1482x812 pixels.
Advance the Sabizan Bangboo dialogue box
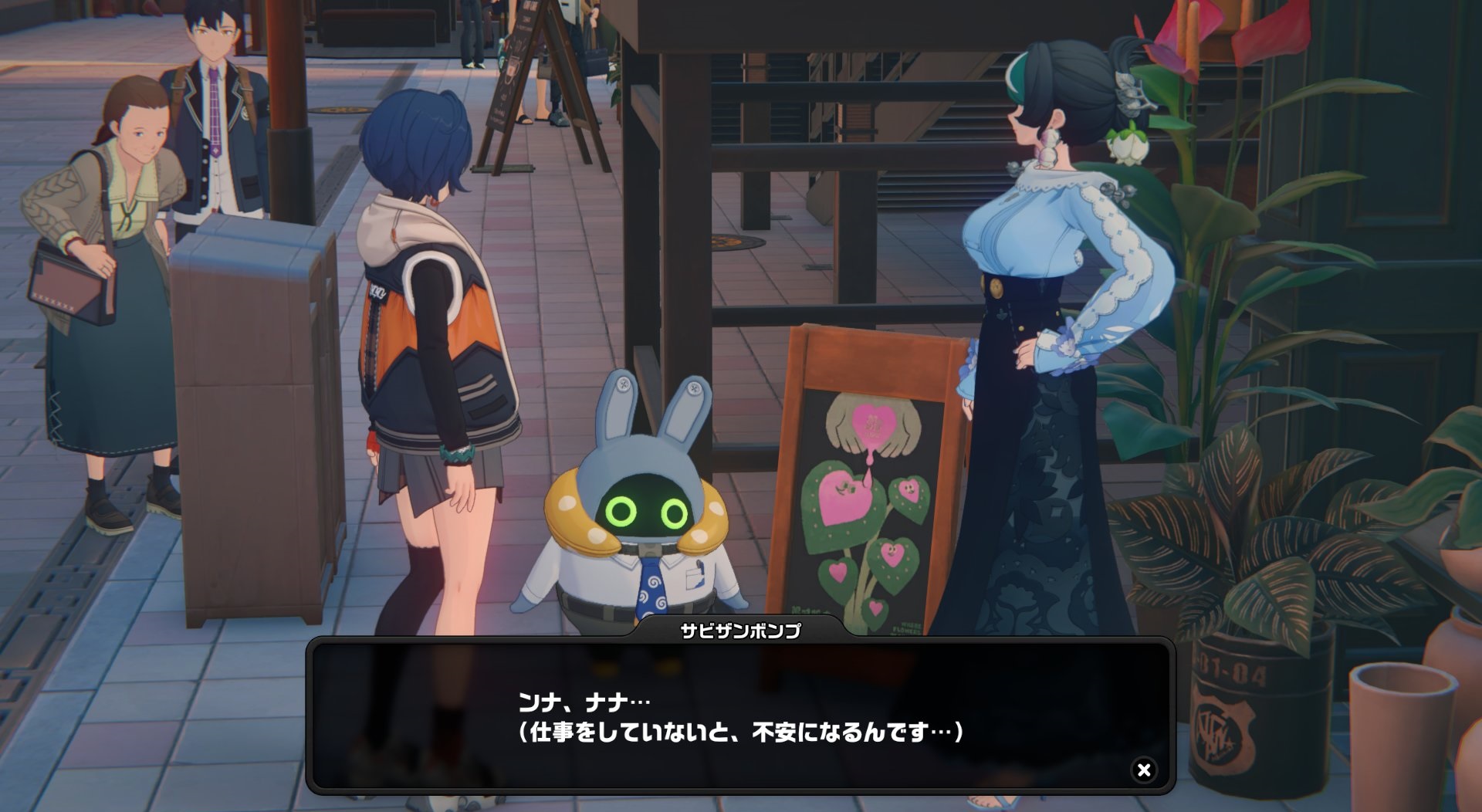[x=739, y=716]
